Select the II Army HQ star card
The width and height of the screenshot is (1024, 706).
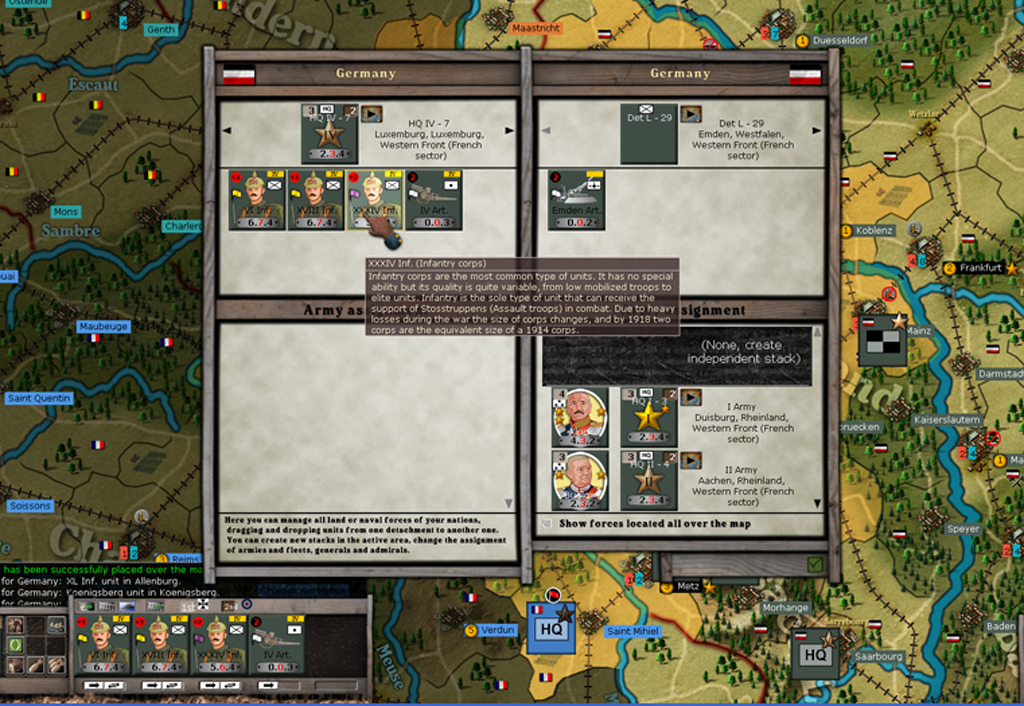648,480
